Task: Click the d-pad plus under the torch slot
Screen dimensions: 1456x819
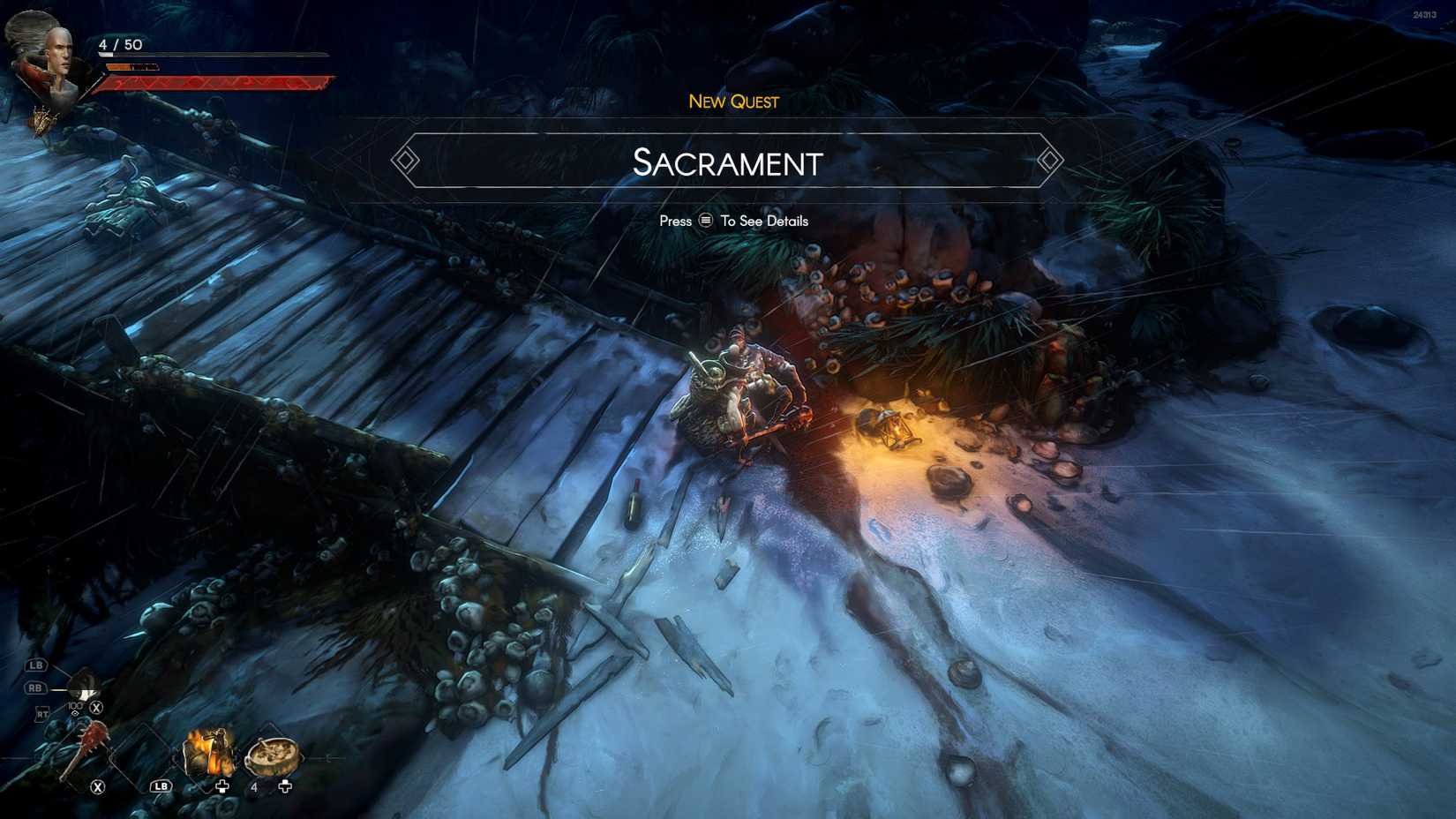Action: 222,786
